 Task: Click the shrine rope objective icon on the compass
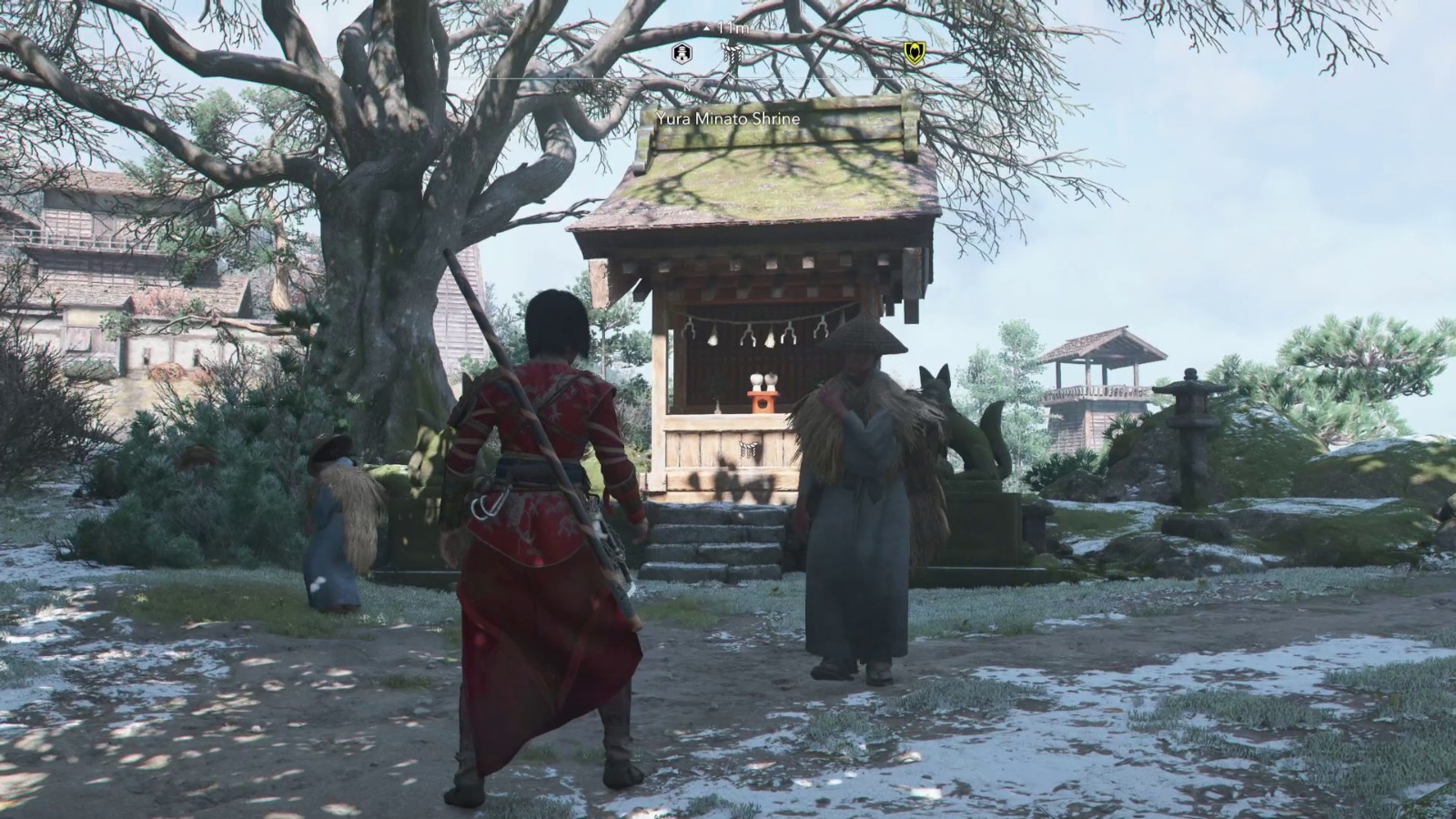[x=733, y=55]
